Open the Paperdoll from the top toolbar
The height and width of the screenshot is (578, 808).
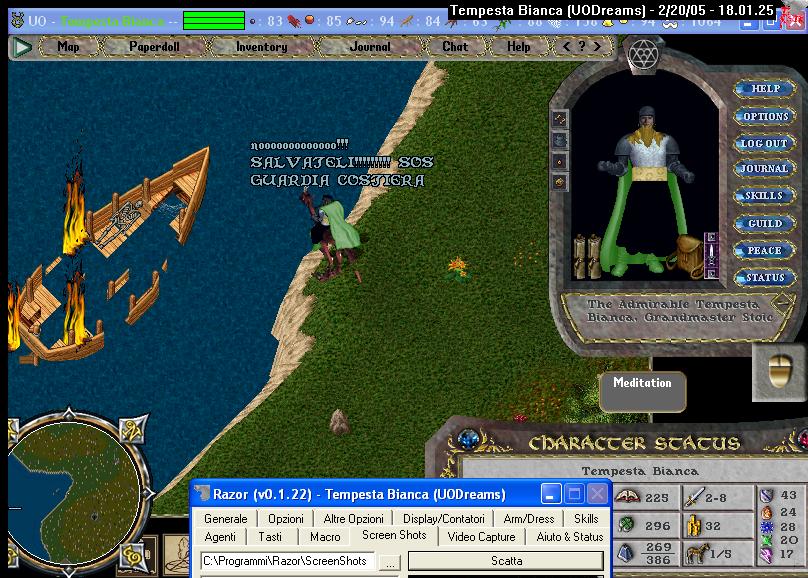[x=154, y=46]
